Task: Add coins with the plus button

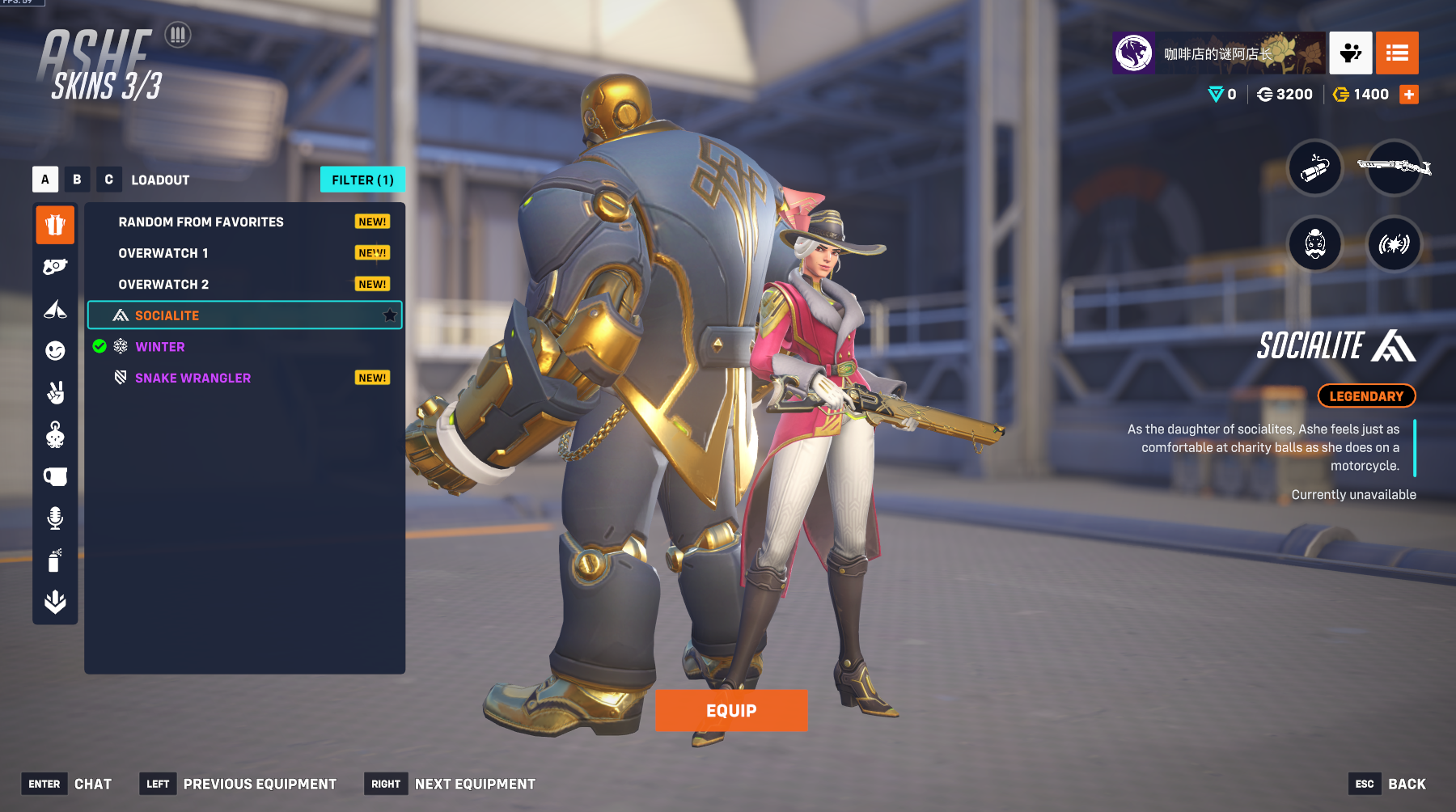Action: pyautogui.click(x=1409, y=95)
